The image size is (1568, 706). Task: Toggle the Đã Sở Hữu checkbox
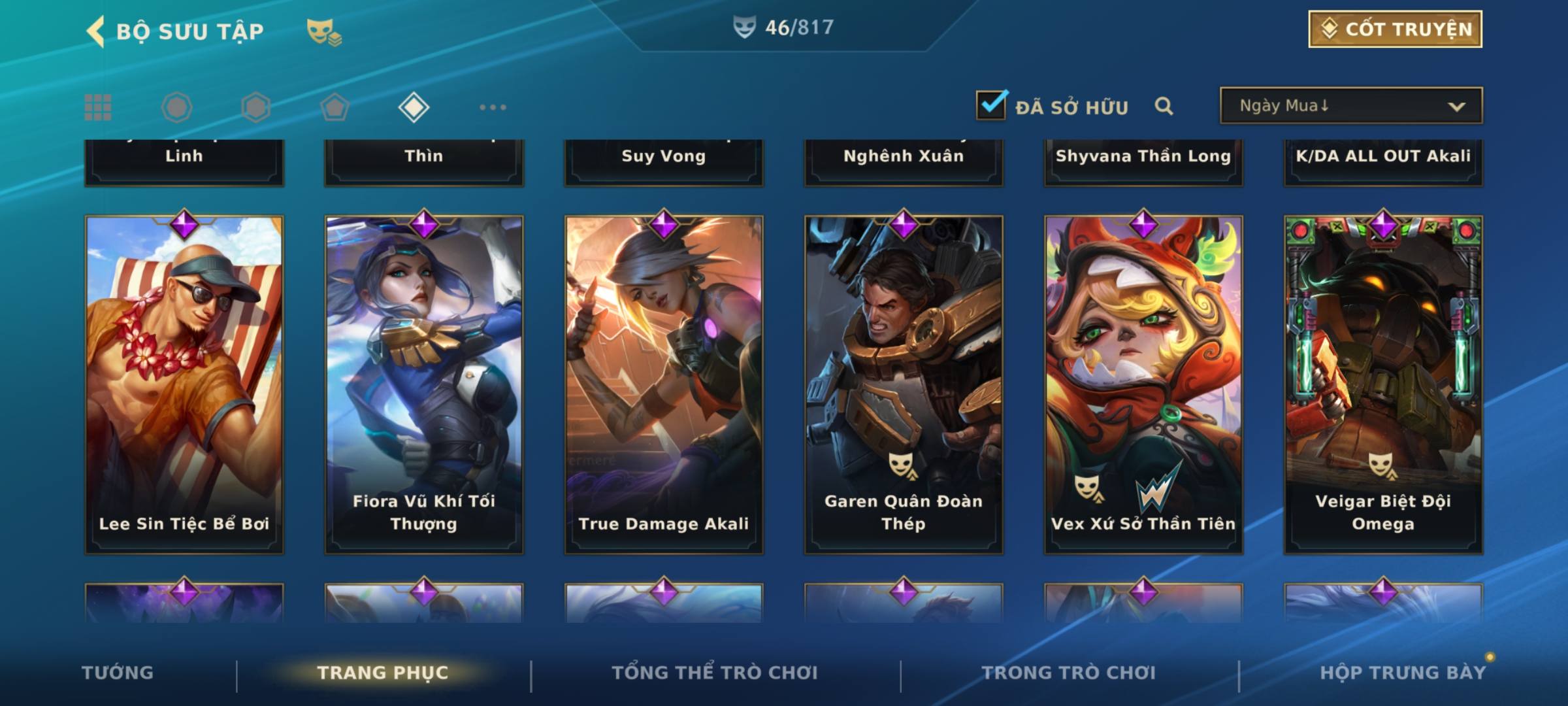[991, 105]
